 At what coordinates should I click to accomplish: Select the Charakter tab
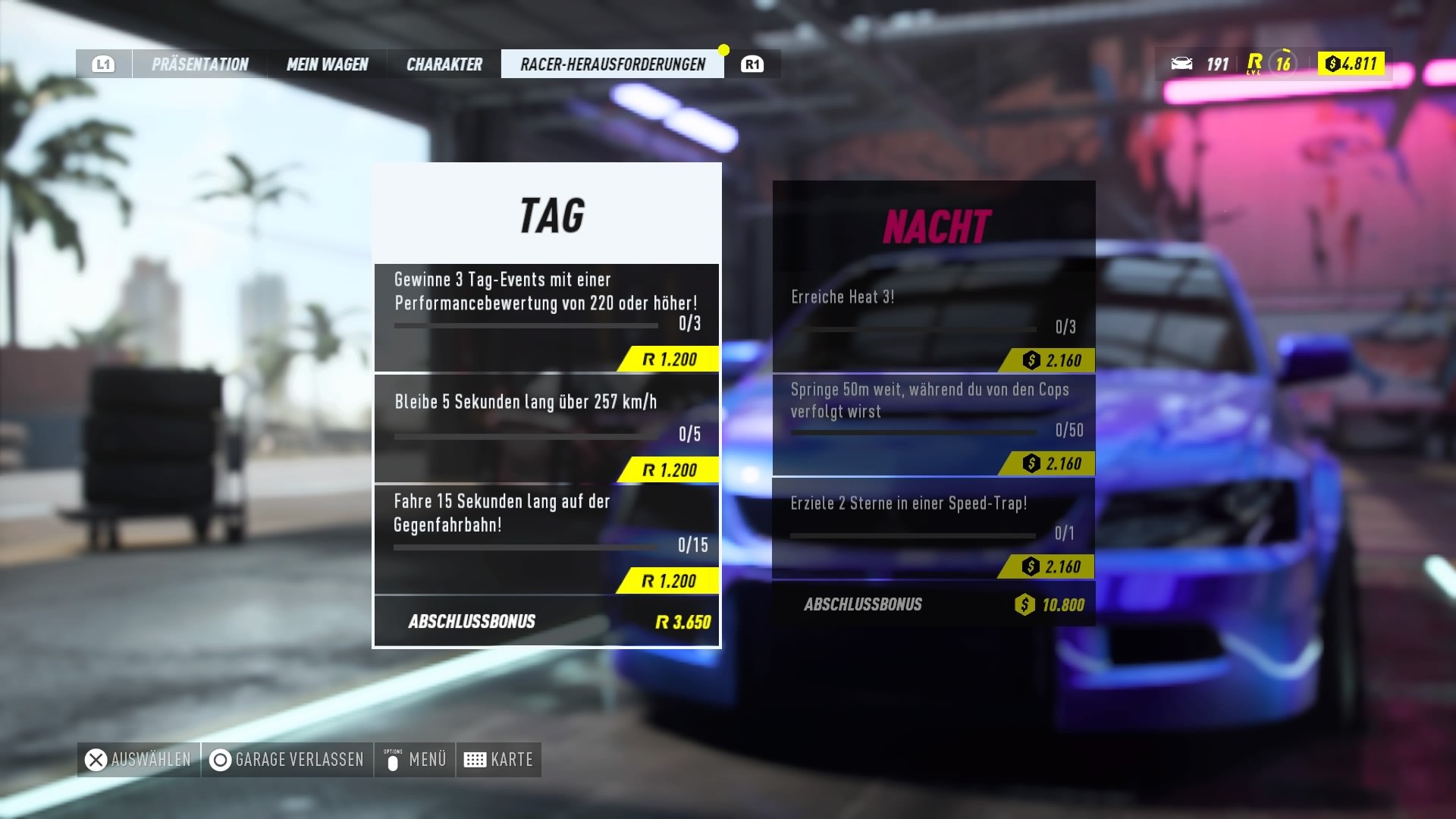point(444,64)
